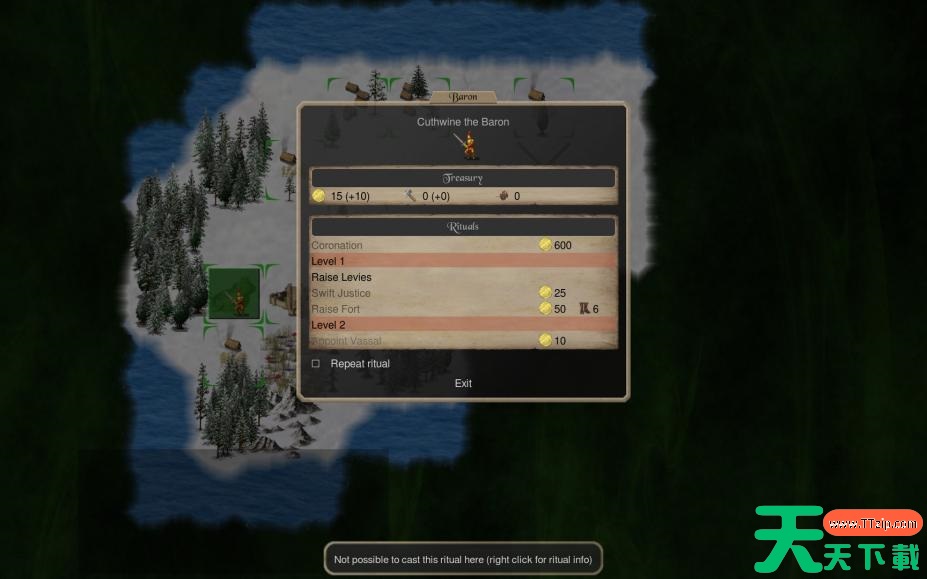Pick the Raise Fort ritual
The image size is (927, 579).
point(336,309)
